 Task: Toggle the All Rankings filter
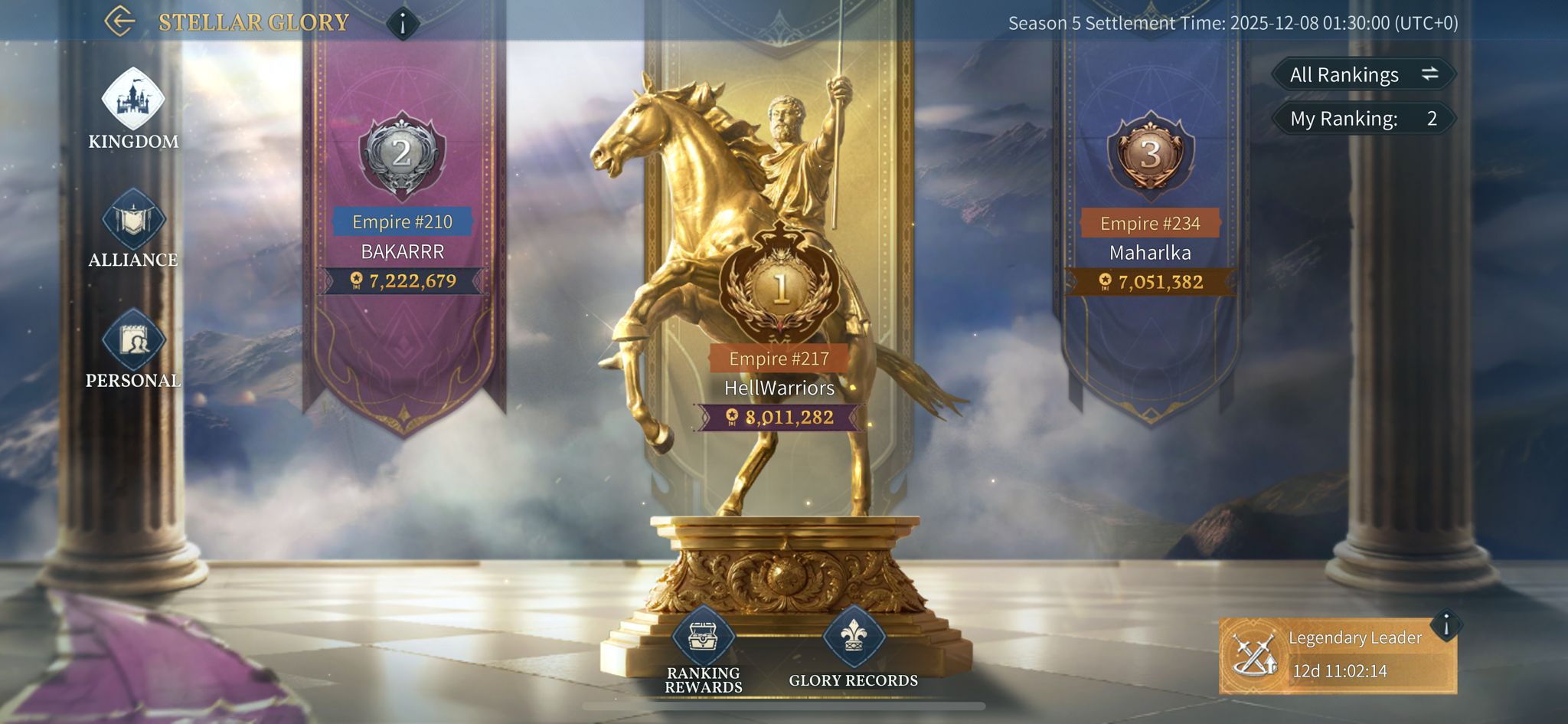(1364, 74)
